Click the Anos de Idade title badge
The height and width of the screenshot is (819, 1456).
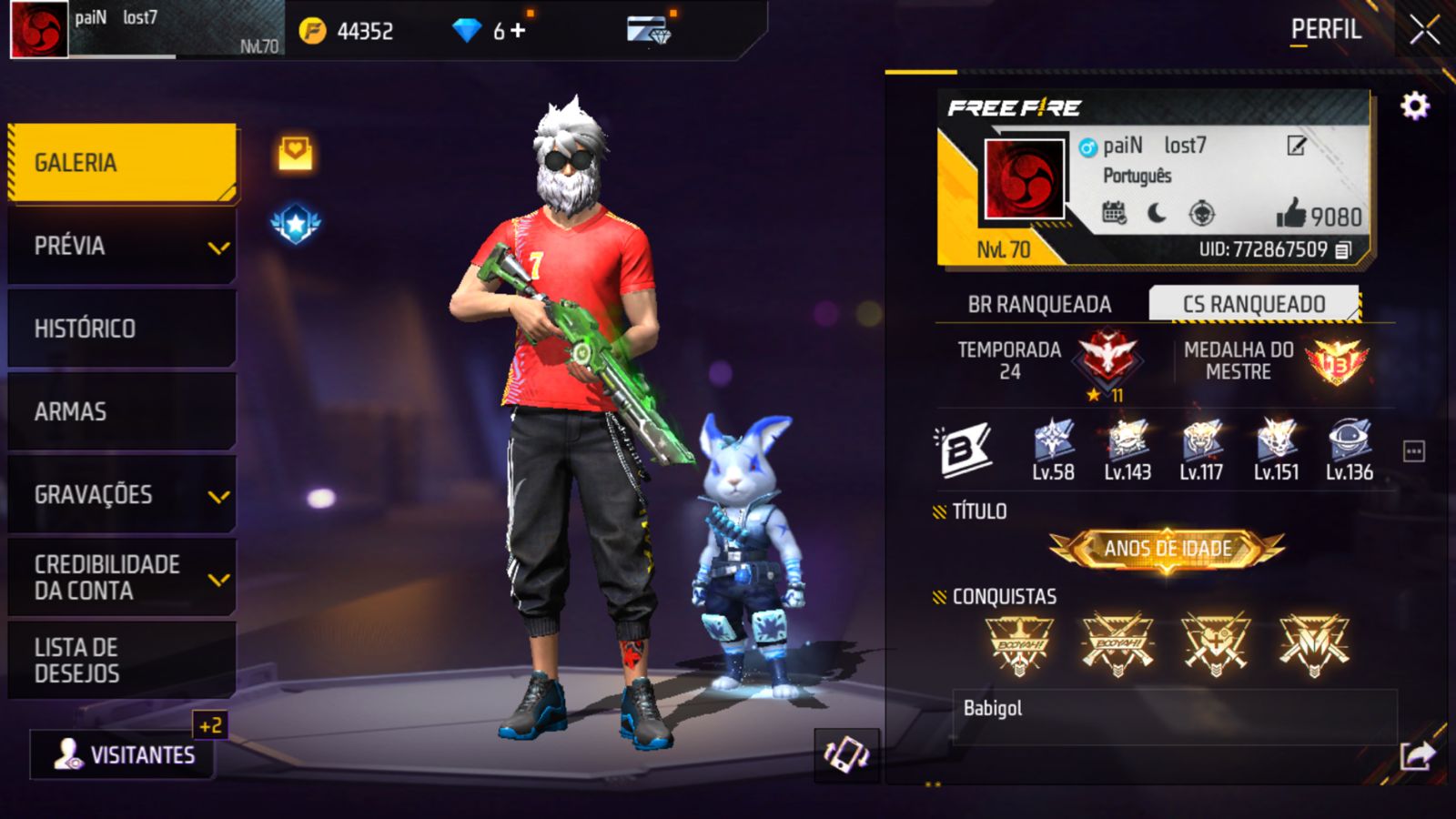click(1168, 549)
